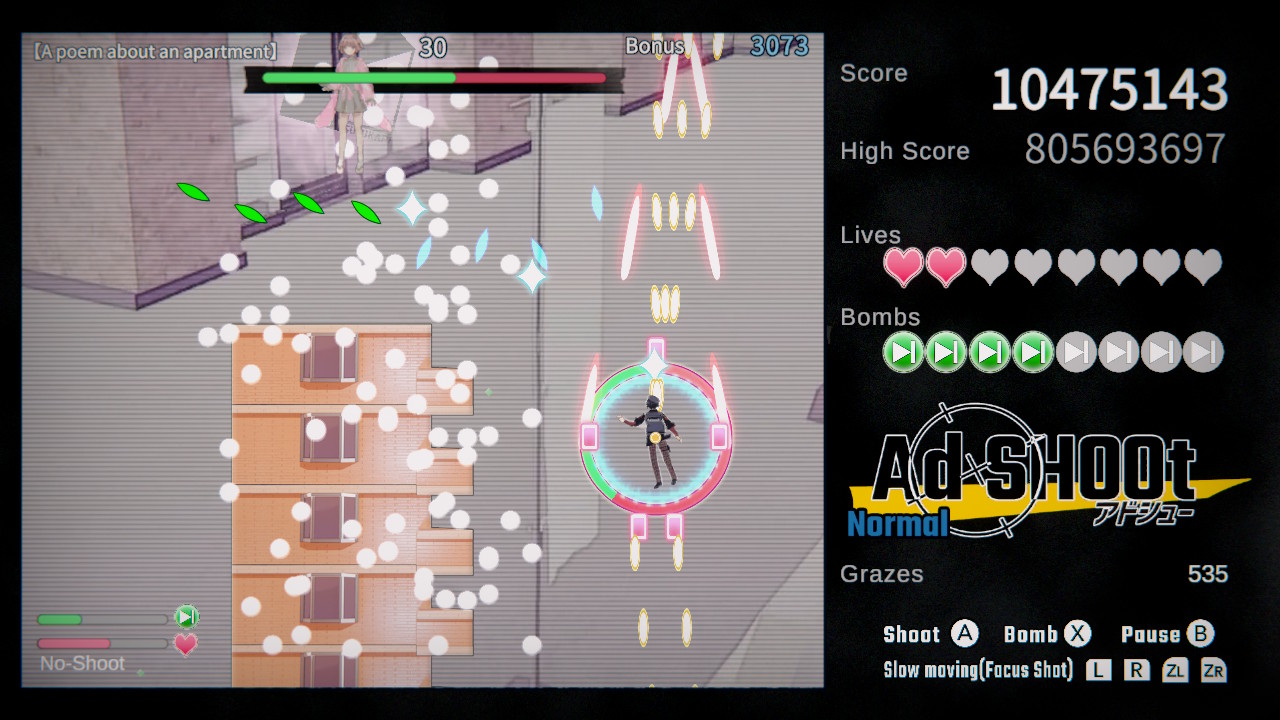Toggle the R button for Focus Shot
The width and height of the screenshot is (1280, 720).
point(1136,670)
